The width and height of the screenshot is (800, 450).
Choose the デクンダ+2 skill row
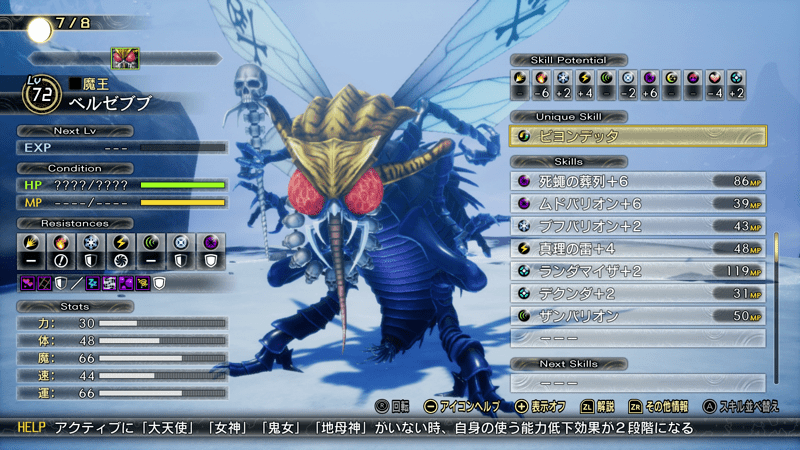click(638, 293)
